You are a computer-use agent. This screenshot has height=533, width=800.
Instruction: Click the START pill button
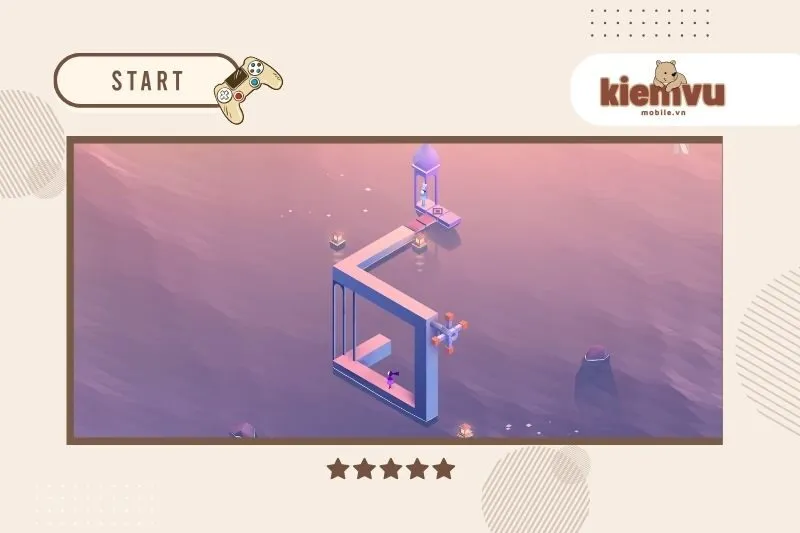pyautogui.click(x=148, y=81)
